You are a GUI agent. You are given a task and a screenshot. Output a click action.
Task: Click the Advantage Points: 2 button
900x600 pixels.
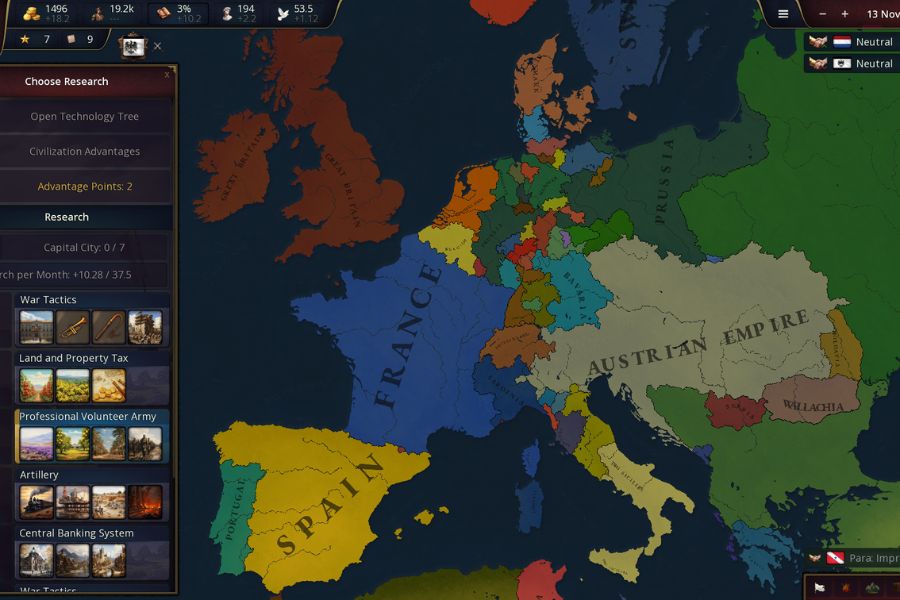coord(85,186)
